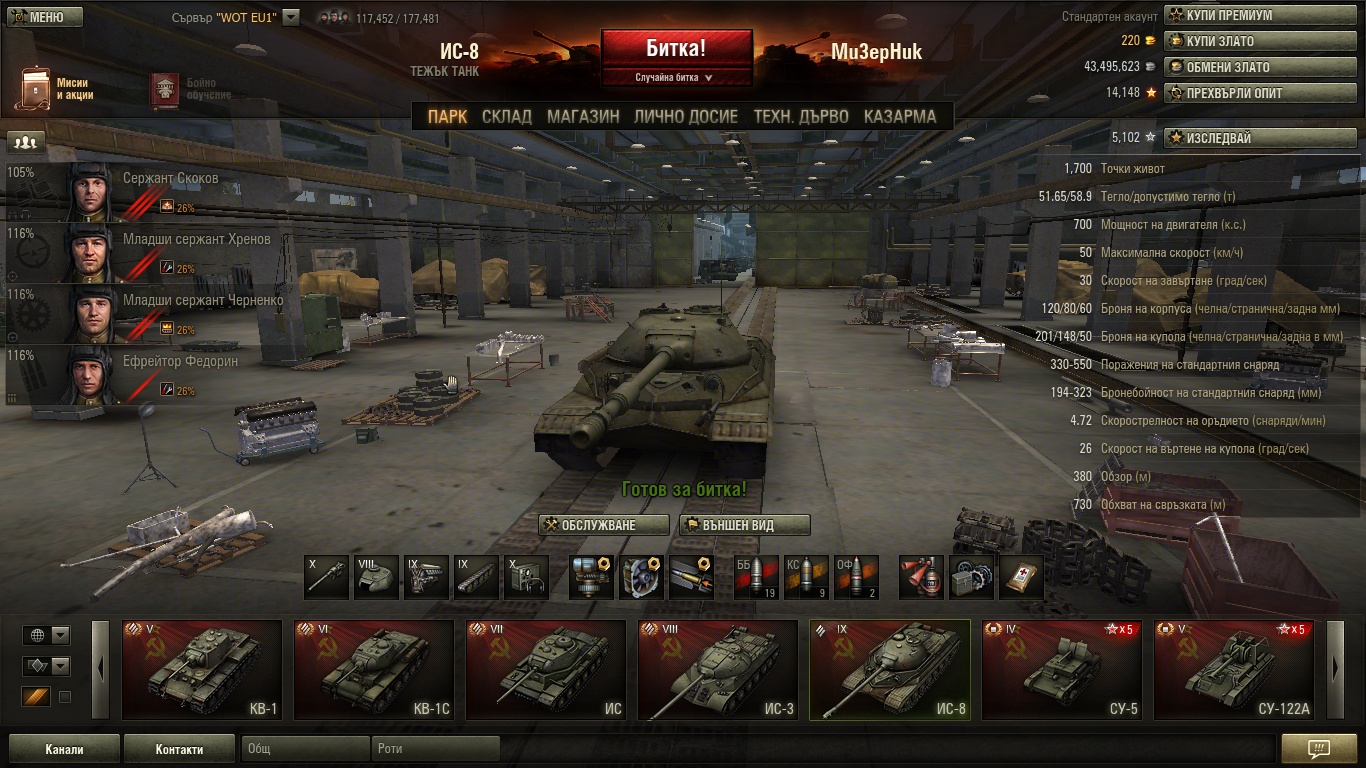Open the МАГАЗИН tab
1366x768 pixels.
[583, 116]
